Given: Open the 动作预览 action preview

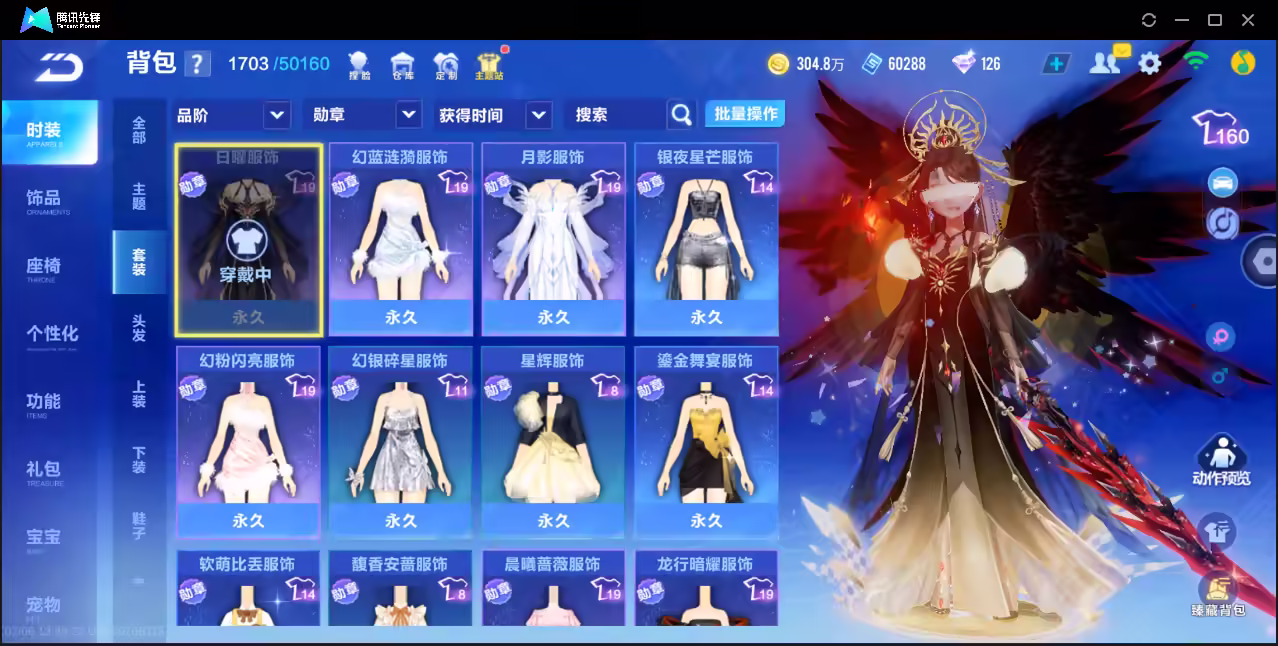Looking at the screenshot, I should pyautogui.click(x=1221, y=462).
